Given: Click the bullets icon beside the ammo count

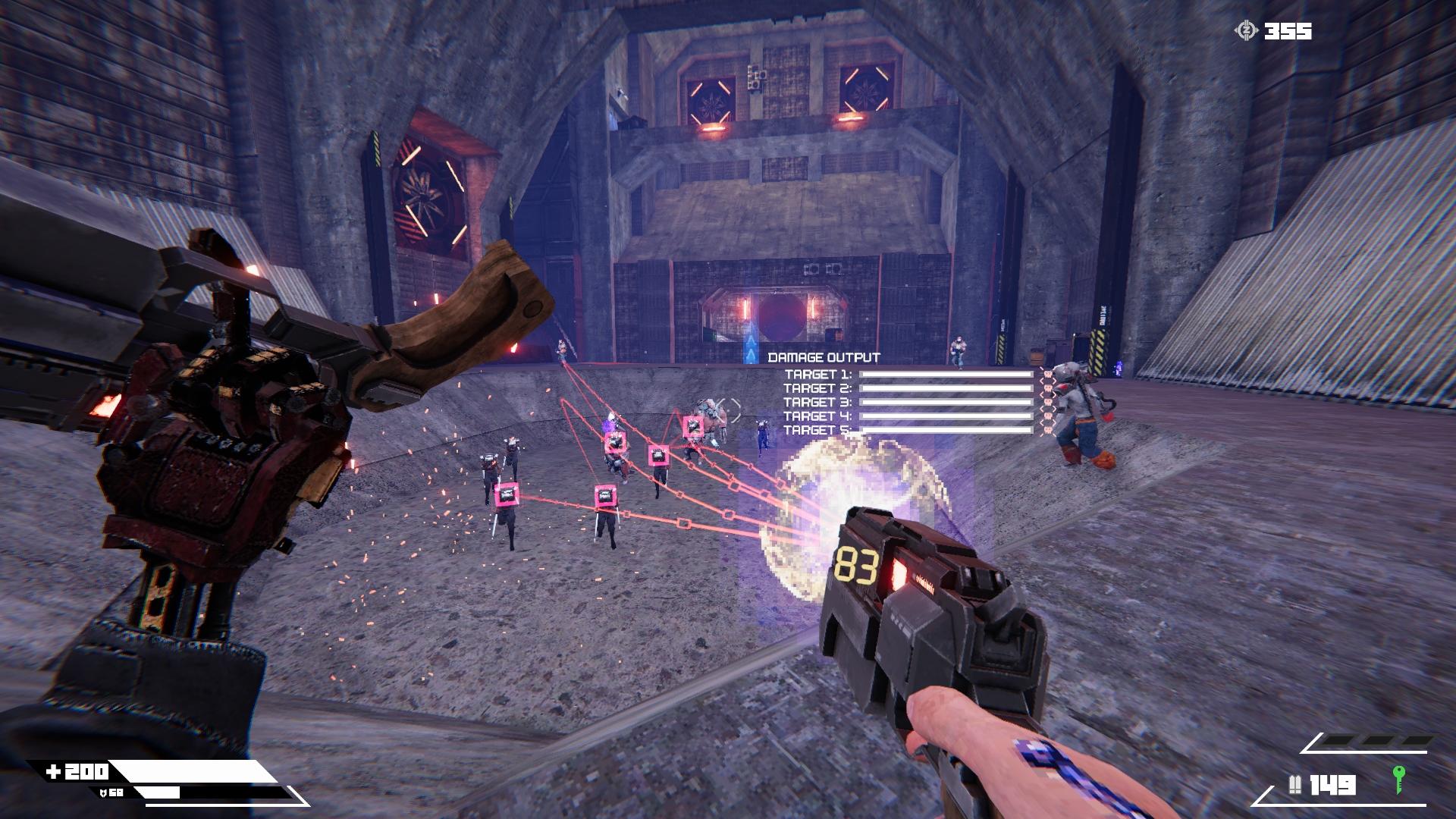Looking at the screenshot, I should 1294,784.
